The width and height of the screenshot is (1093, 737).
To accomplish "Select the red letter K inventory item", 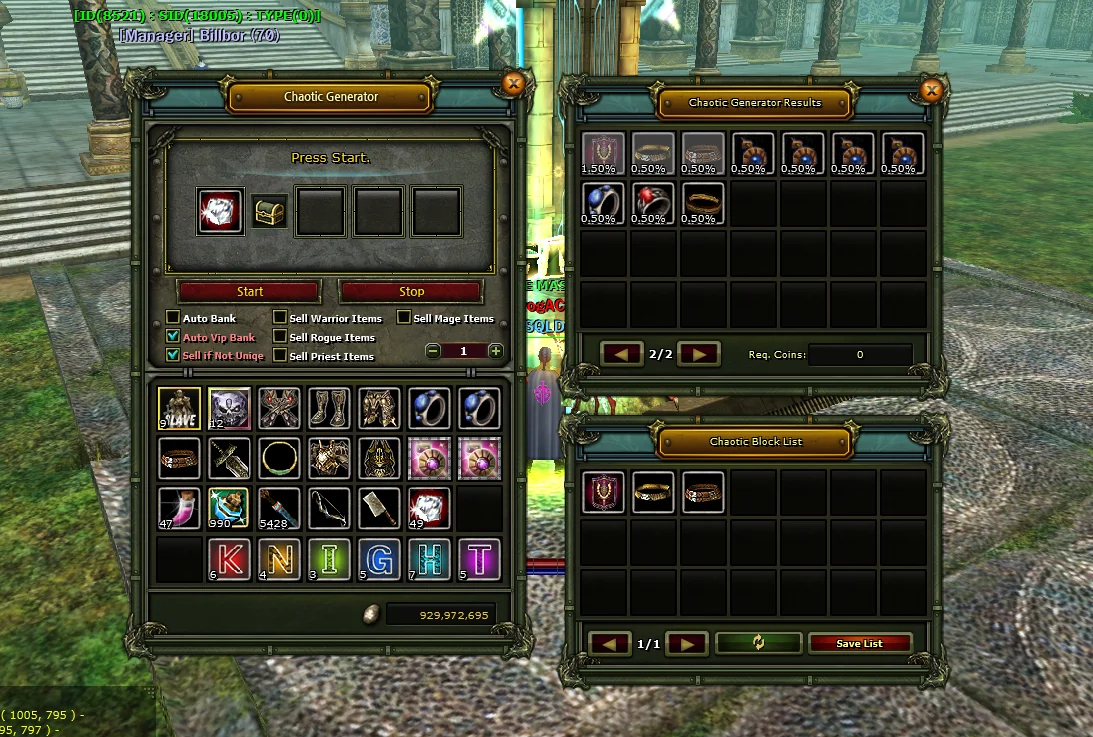I will [229, 559].
